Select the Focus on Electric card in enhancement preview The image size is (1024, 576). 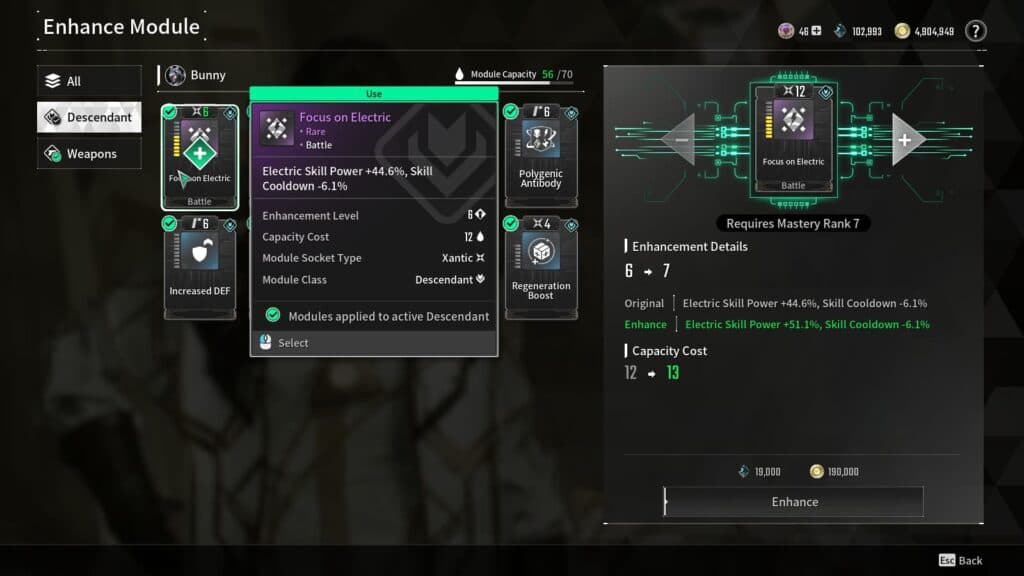pyautogui.click(x=793, y=138)
